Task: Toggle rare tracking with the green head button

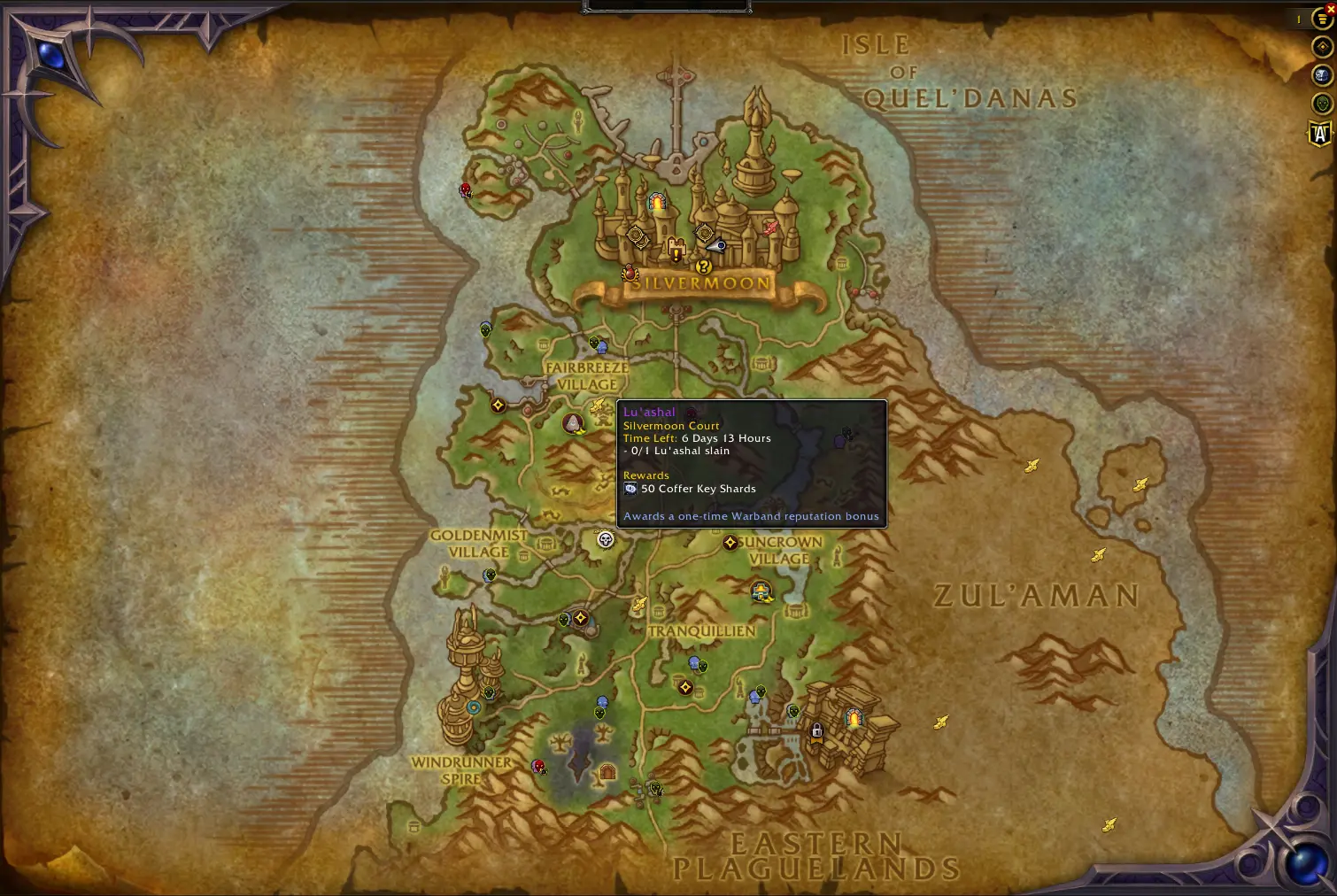Action: [x=1320, y=102]
